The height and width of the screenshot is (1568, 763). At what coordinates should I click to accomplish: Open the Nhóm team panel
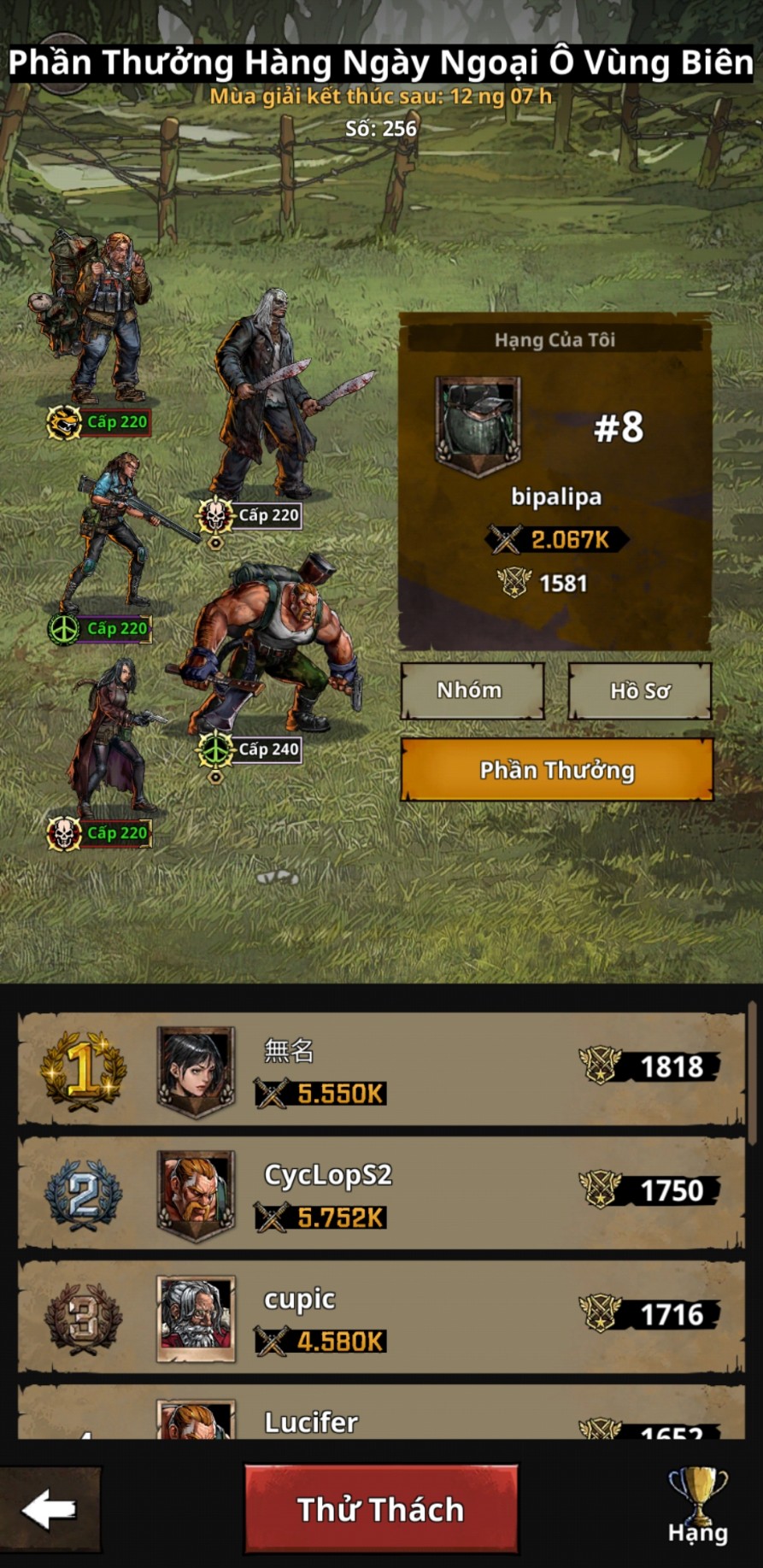(472, 690)
